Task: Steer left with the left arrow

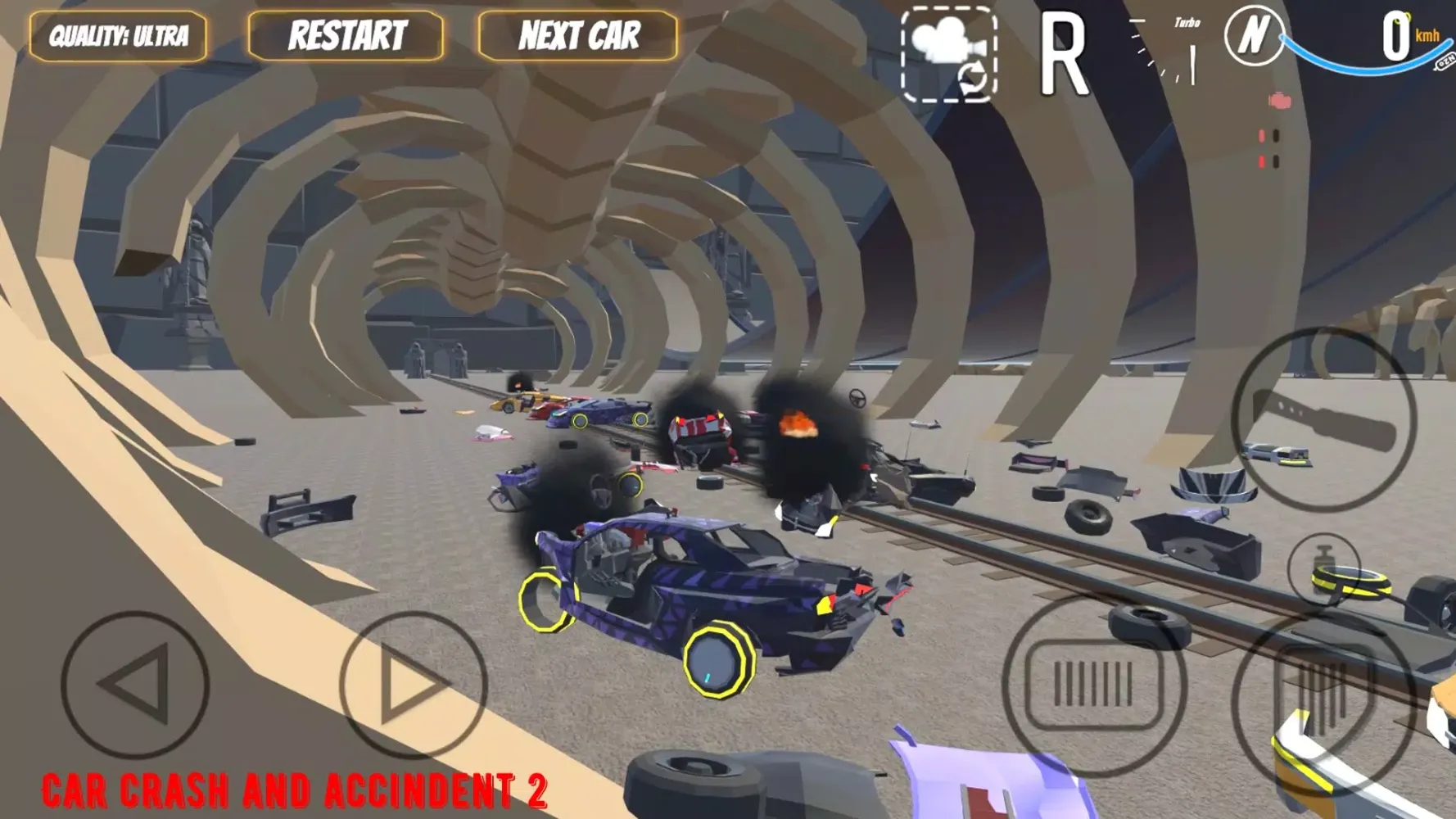Action: point(135,684)
